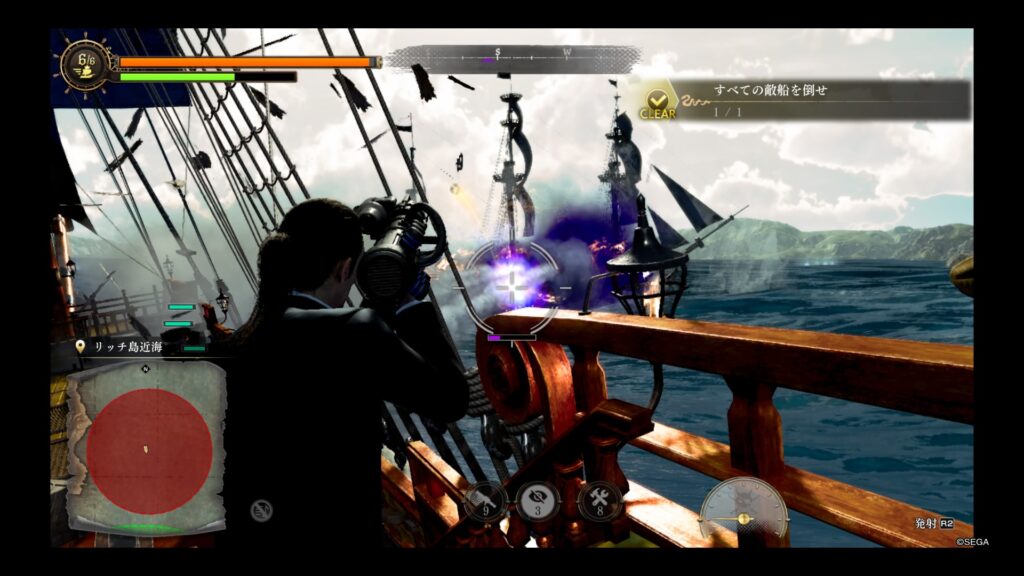Click the ship's wheel crew emblem
Viewport: 1024px width, 576px height.
pos(84,65)
